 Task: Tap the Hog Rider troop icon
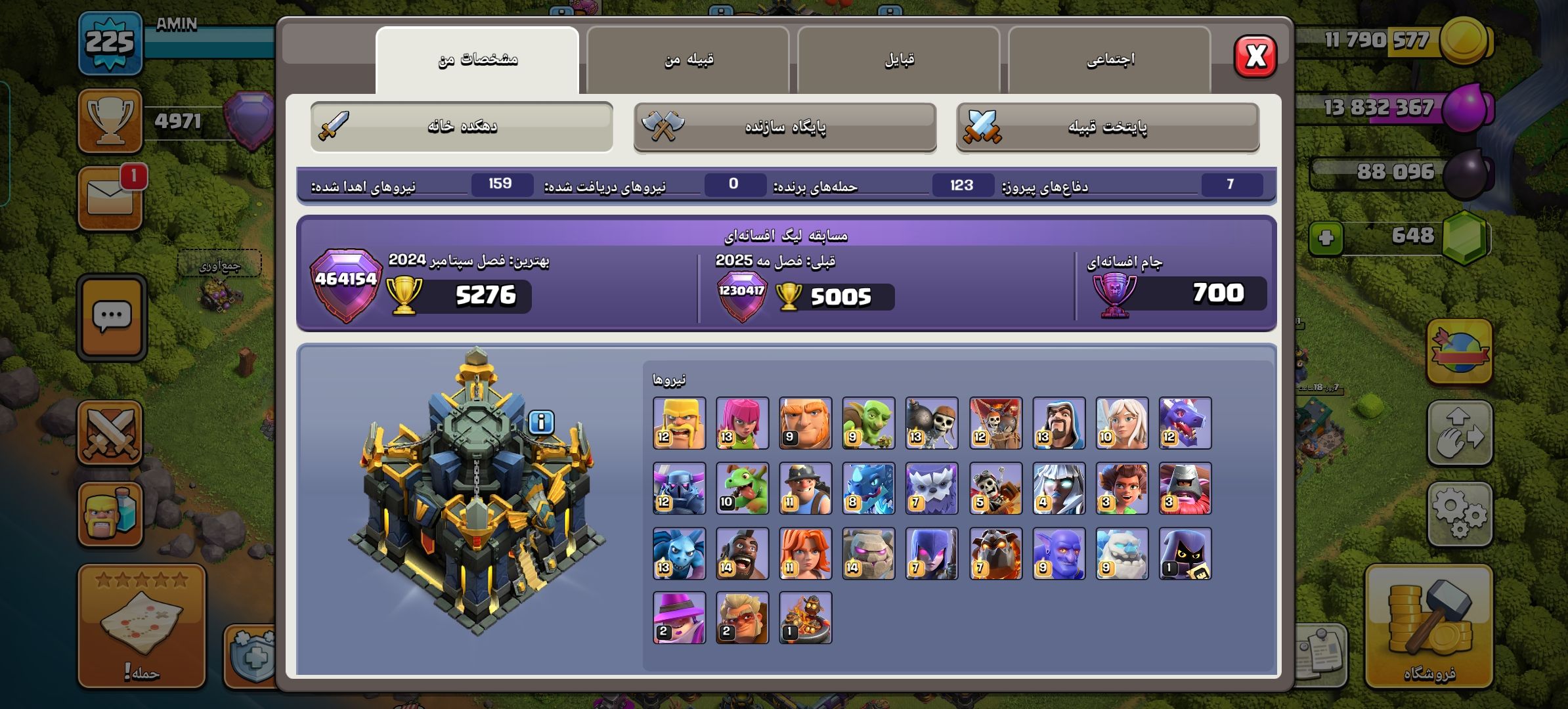pyautogui.click(x=742, y=553)
